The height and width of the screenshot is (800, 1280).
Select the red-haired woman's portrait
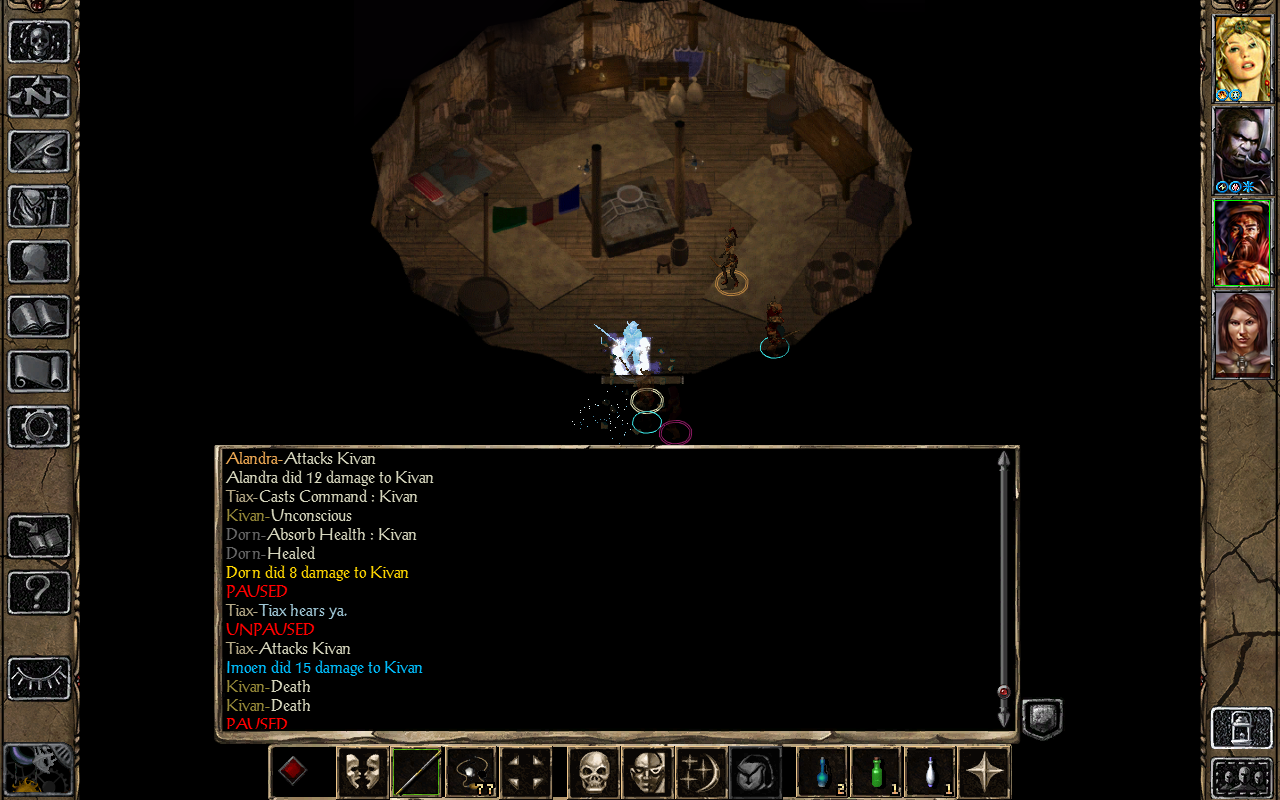pos(1242,334)
